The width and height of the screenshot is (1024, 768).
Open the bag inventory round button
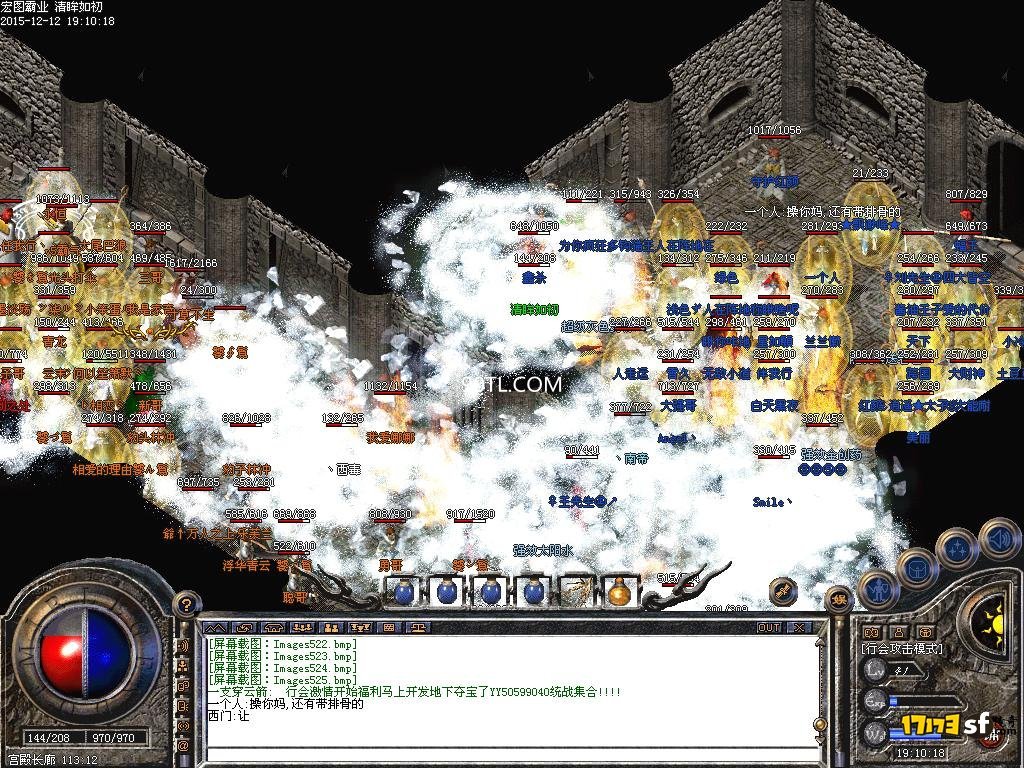tap(917, 569)
